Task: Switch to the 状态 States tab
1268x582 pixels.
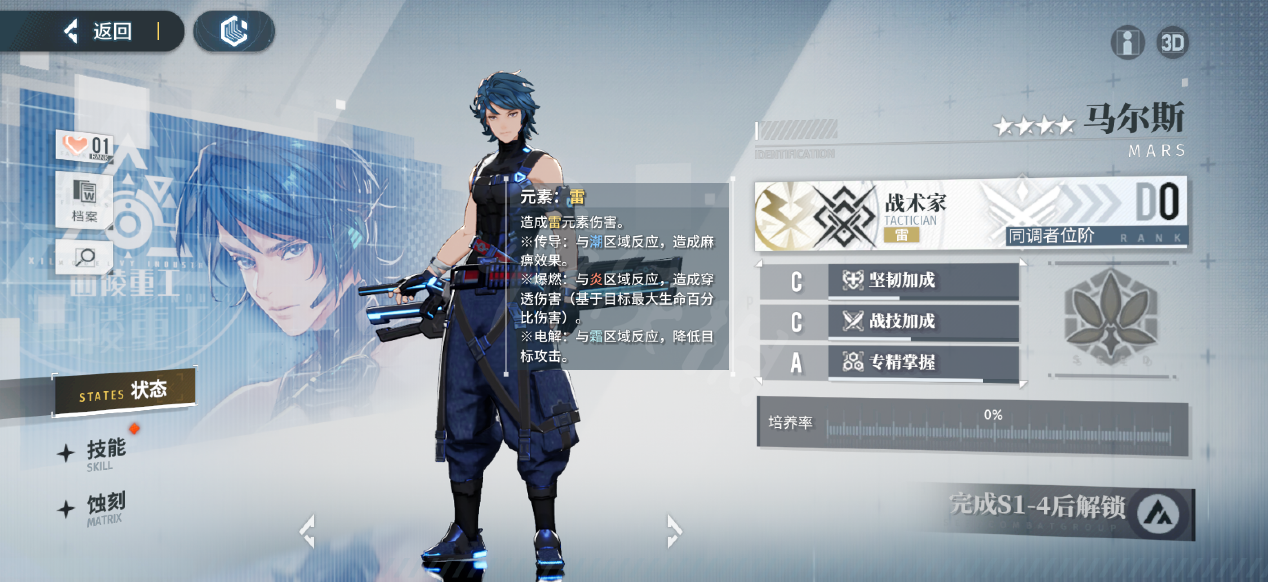Action: pyautogui.click(x=124, y=392)
